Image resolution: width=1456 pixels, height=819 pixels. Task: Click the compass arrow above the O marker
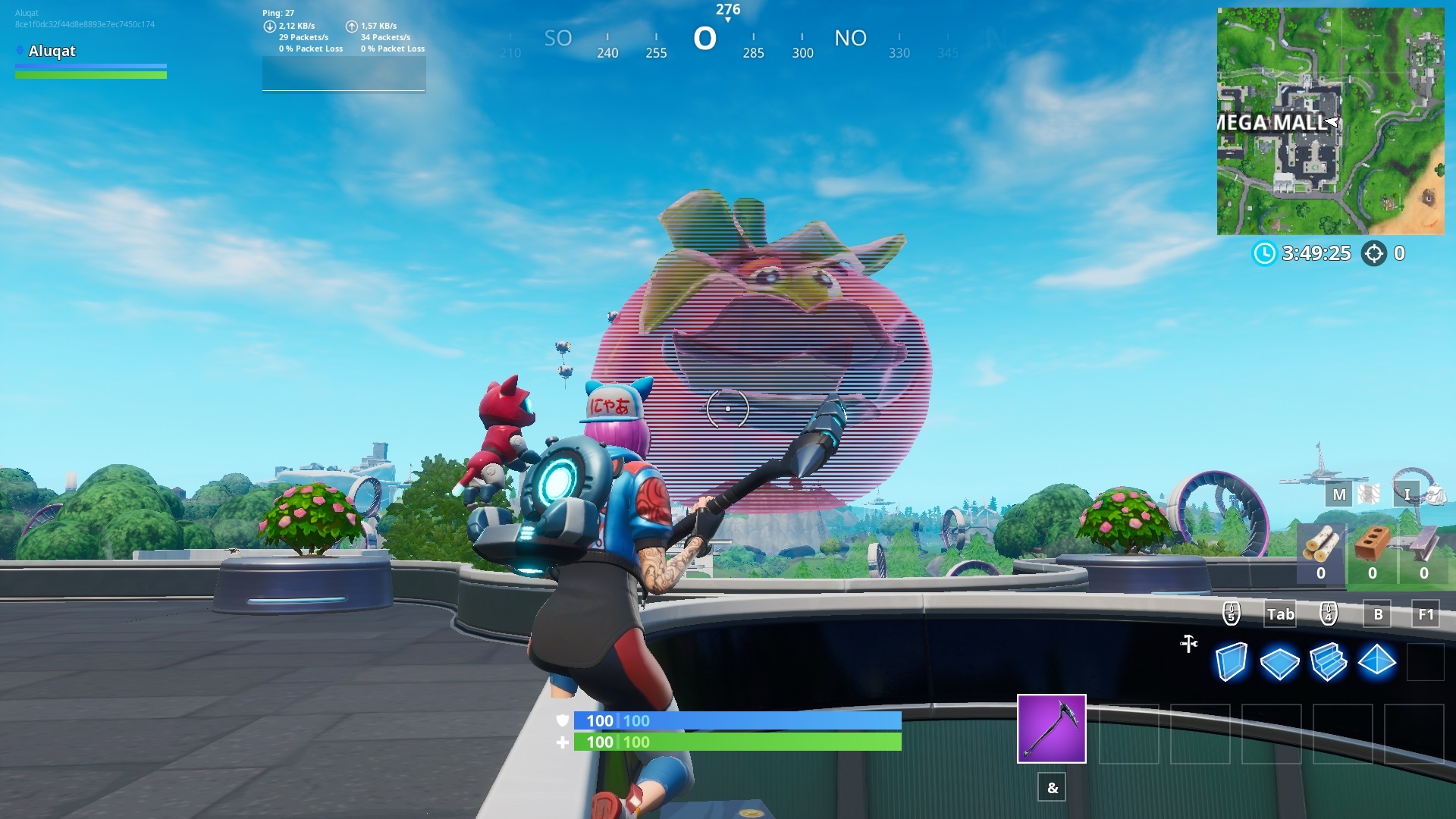(730, 20)
